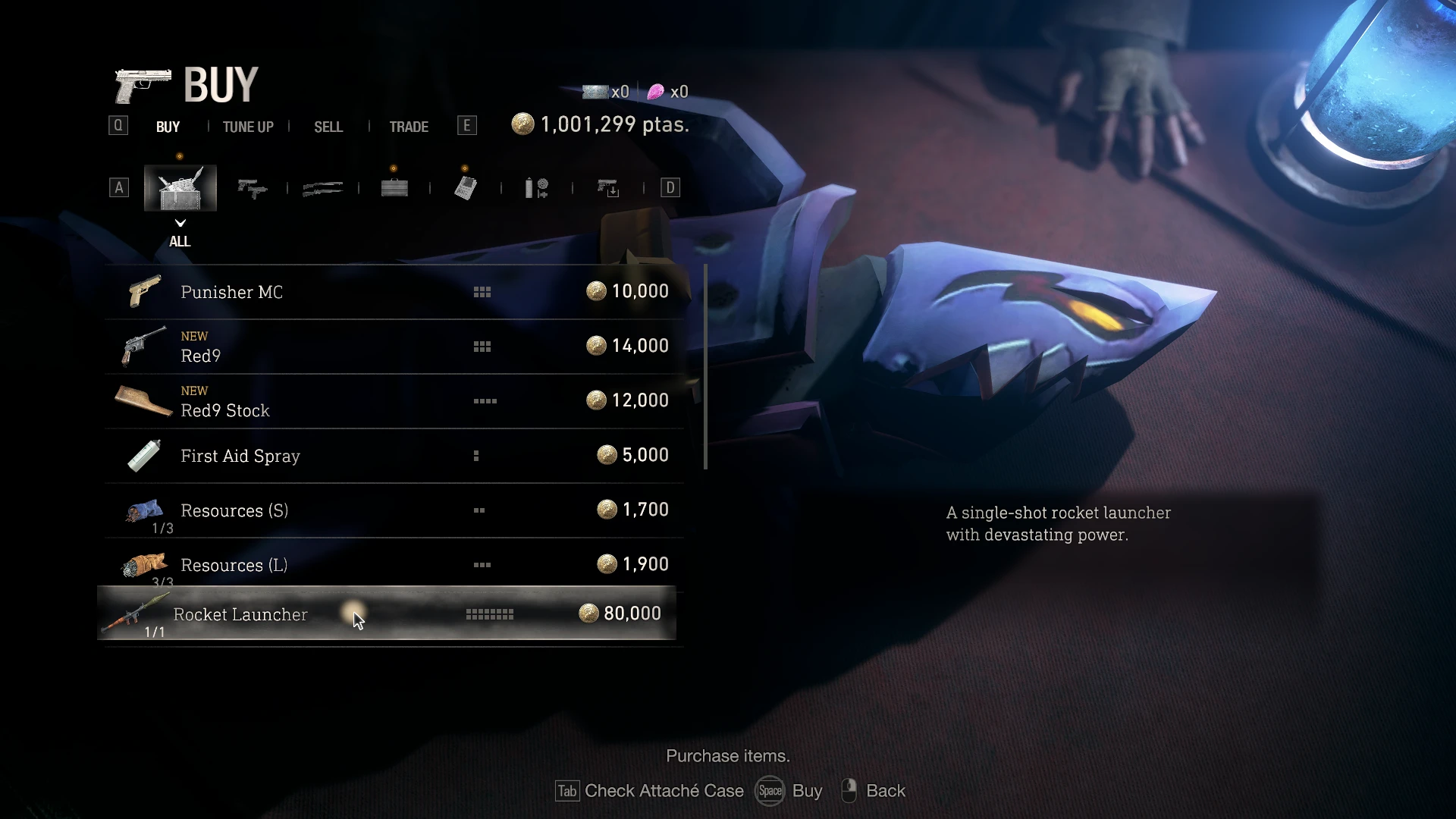Image resolution: width=1456 pixels, height=819 pixels.
Task: Choose the Red9 handgun row
Action: [x=394, y=347]
